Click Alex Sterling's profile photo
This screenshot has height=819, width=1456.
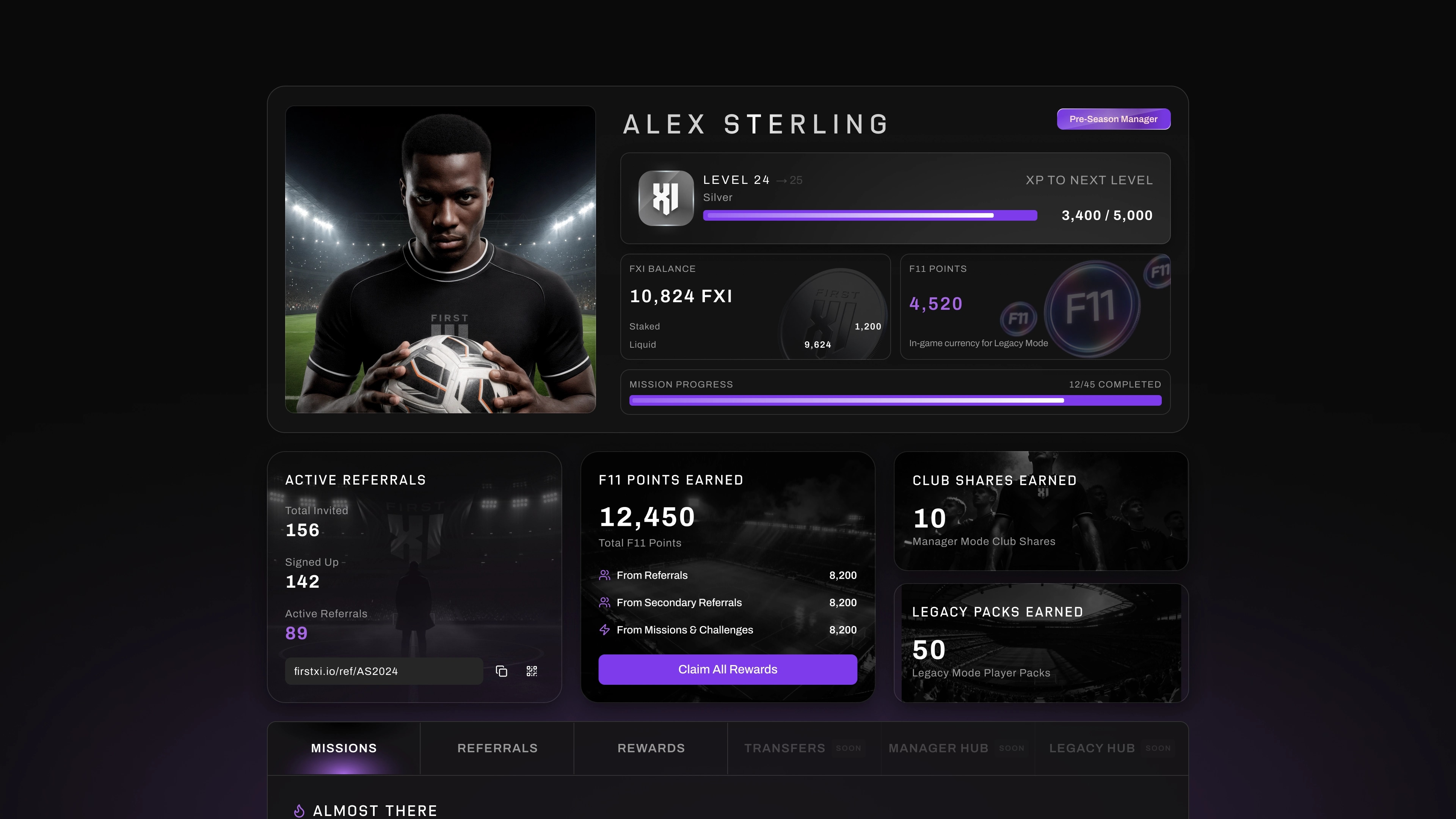click(x=440, y=259)
